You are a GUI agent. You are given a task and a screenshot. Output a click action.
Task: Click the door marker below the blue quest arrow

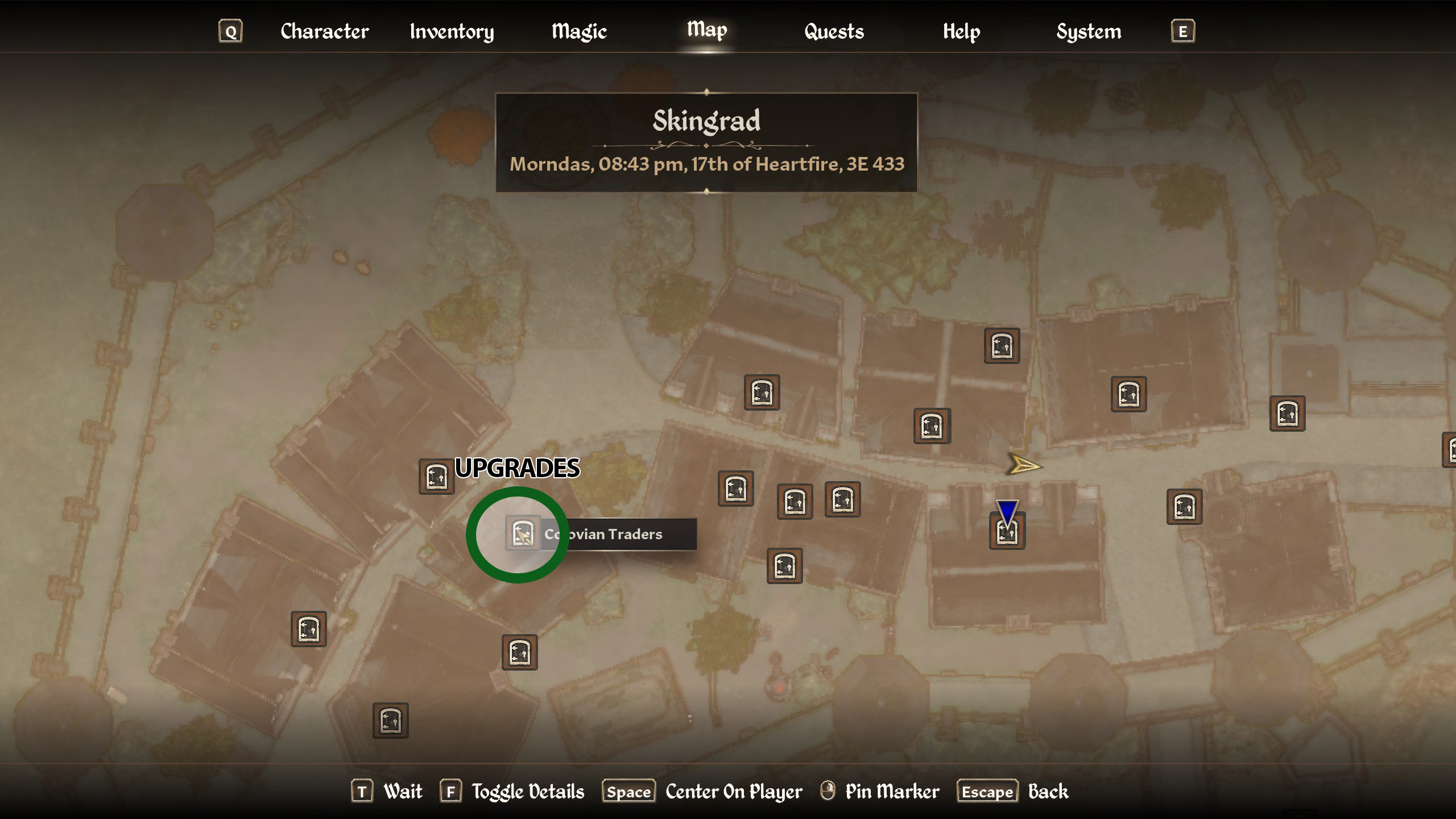click(x=1007, y=533)
